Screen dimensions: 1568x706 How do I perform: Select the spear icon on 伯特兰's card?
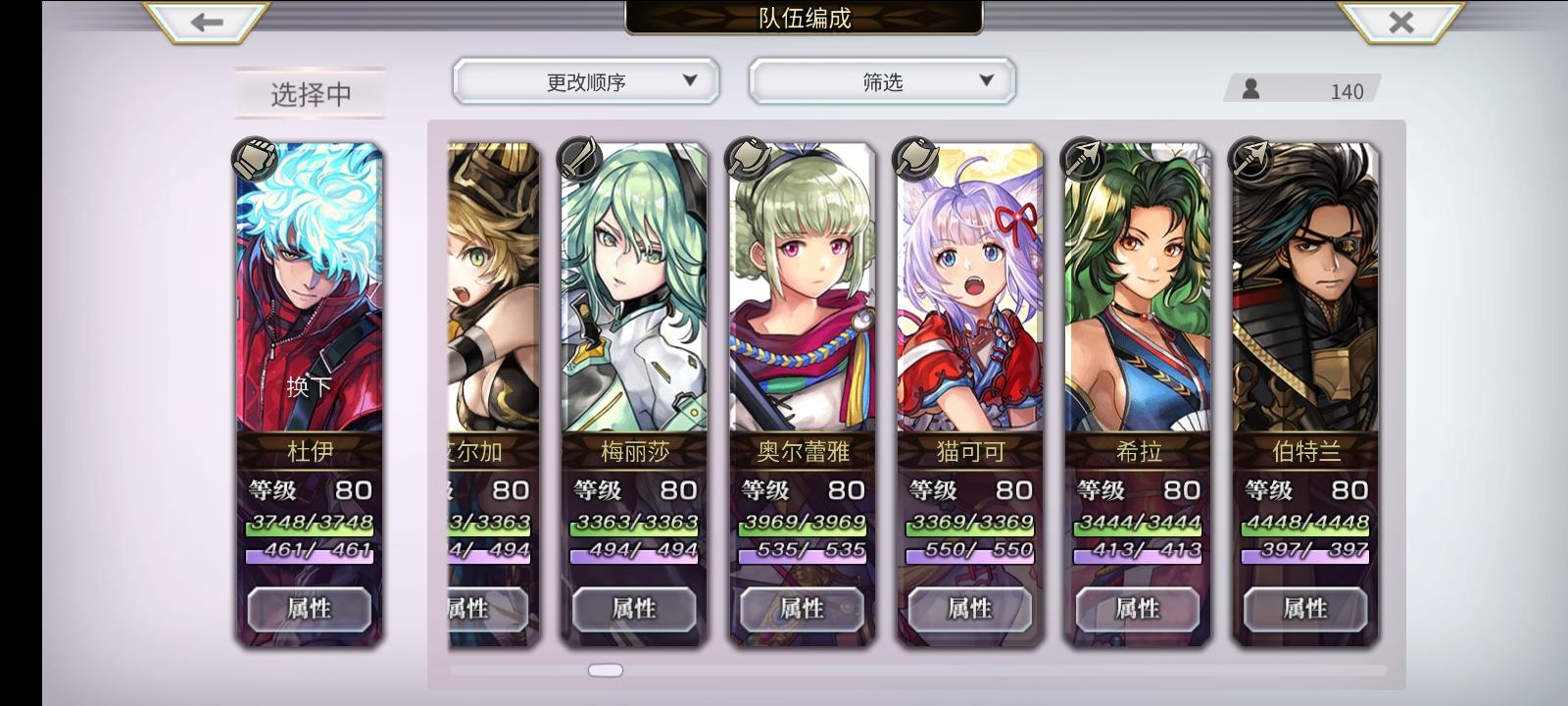(x=1249, y=159)
